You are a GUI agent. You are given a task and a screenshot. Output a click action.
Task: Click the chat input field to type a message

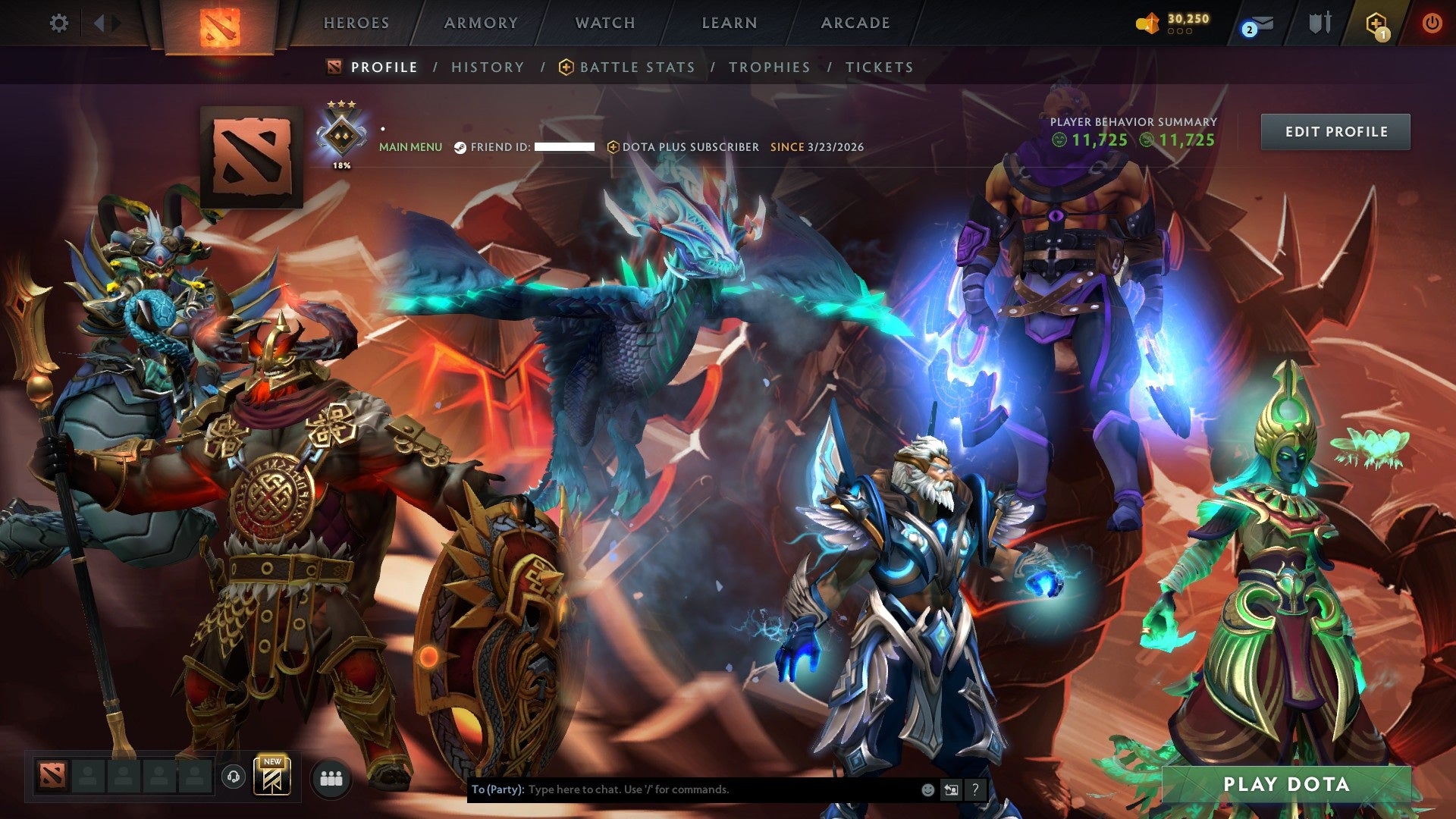click(682, 789)
